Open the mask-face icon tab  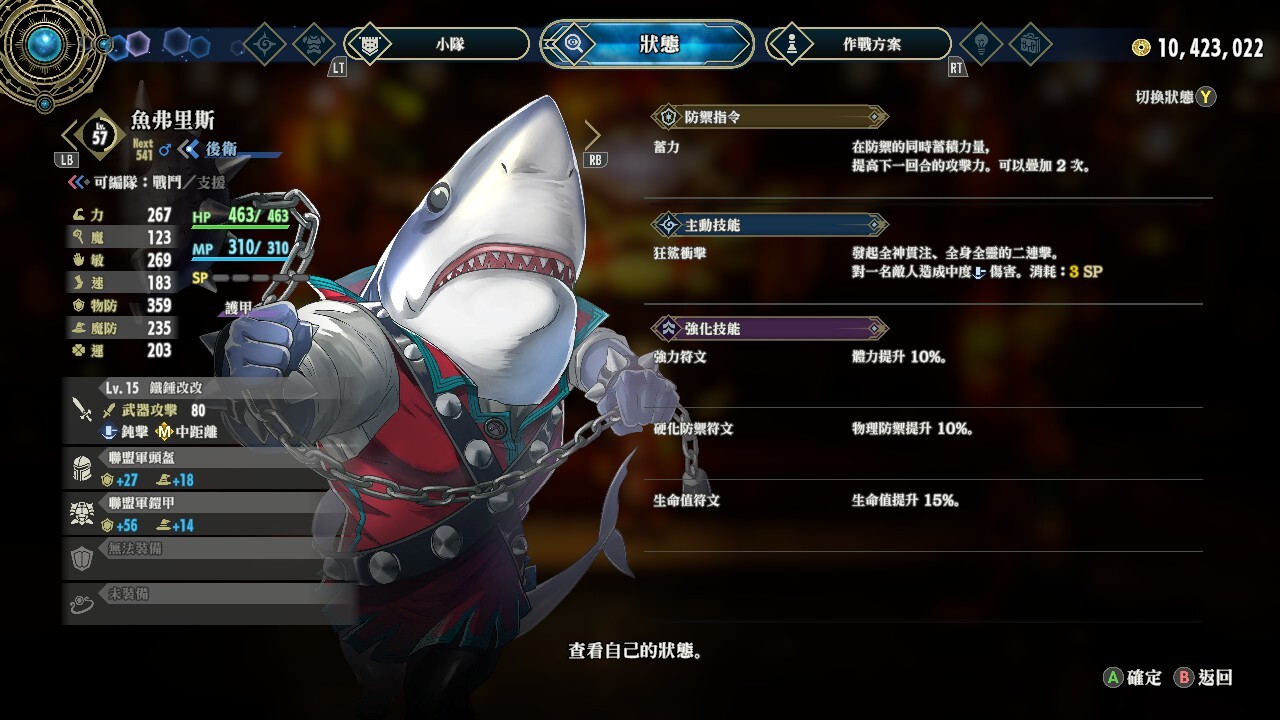[315, 44]
